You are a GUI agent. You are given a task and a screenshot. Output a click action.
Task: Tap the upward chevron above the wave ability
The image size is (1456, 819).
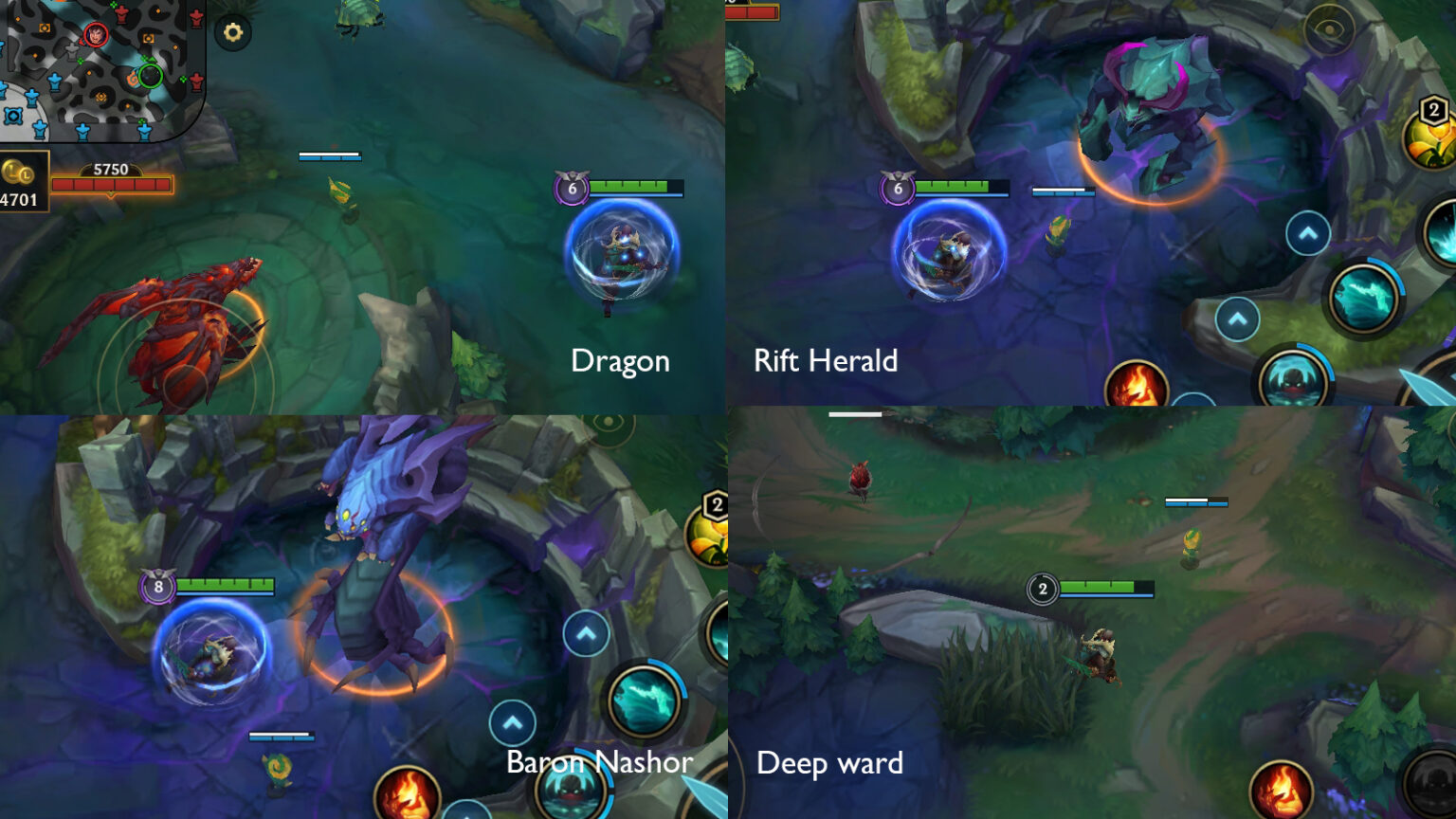click(x=1307, y=230)
